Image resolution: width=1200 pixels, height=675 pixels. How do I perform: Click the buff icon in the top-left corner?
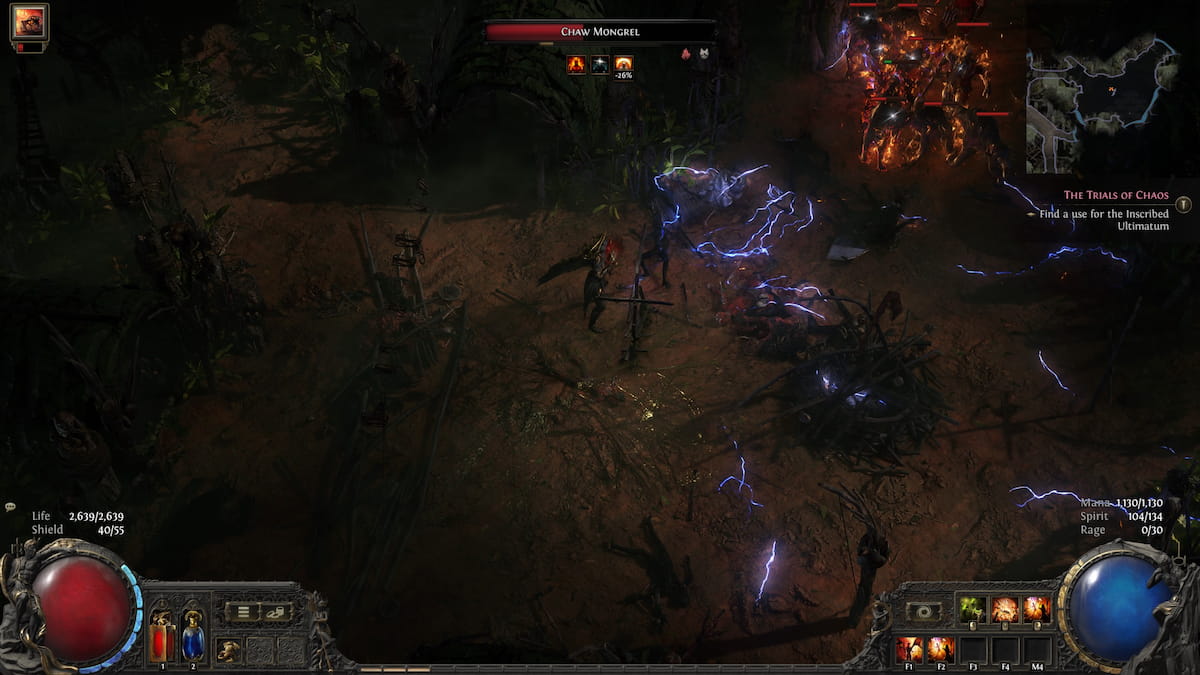click(29, 23)
